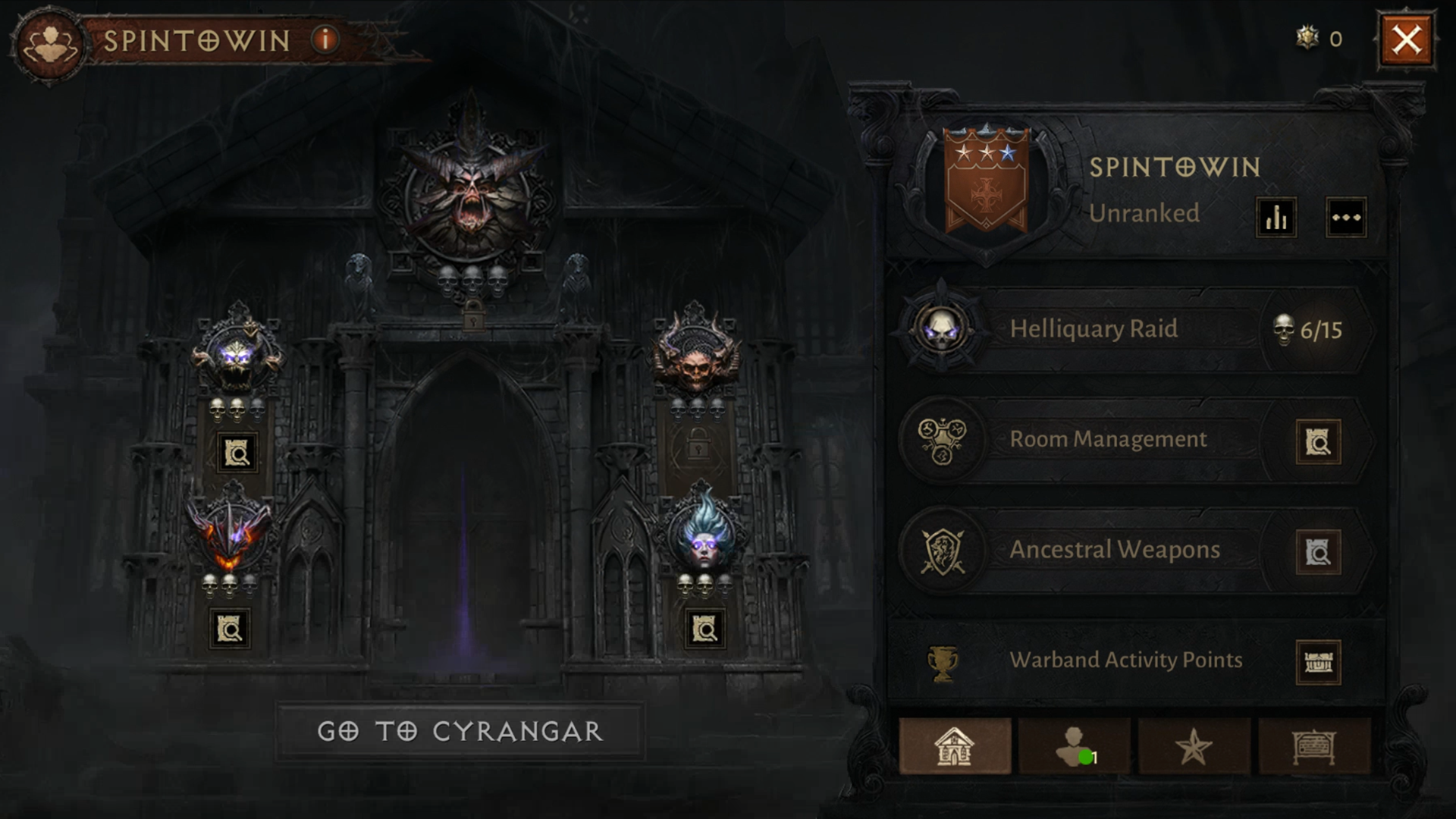This screenshot has width=1456, height=819.
Task: Select the blue-flame haired boss emblem
Action: click(704, 532)
